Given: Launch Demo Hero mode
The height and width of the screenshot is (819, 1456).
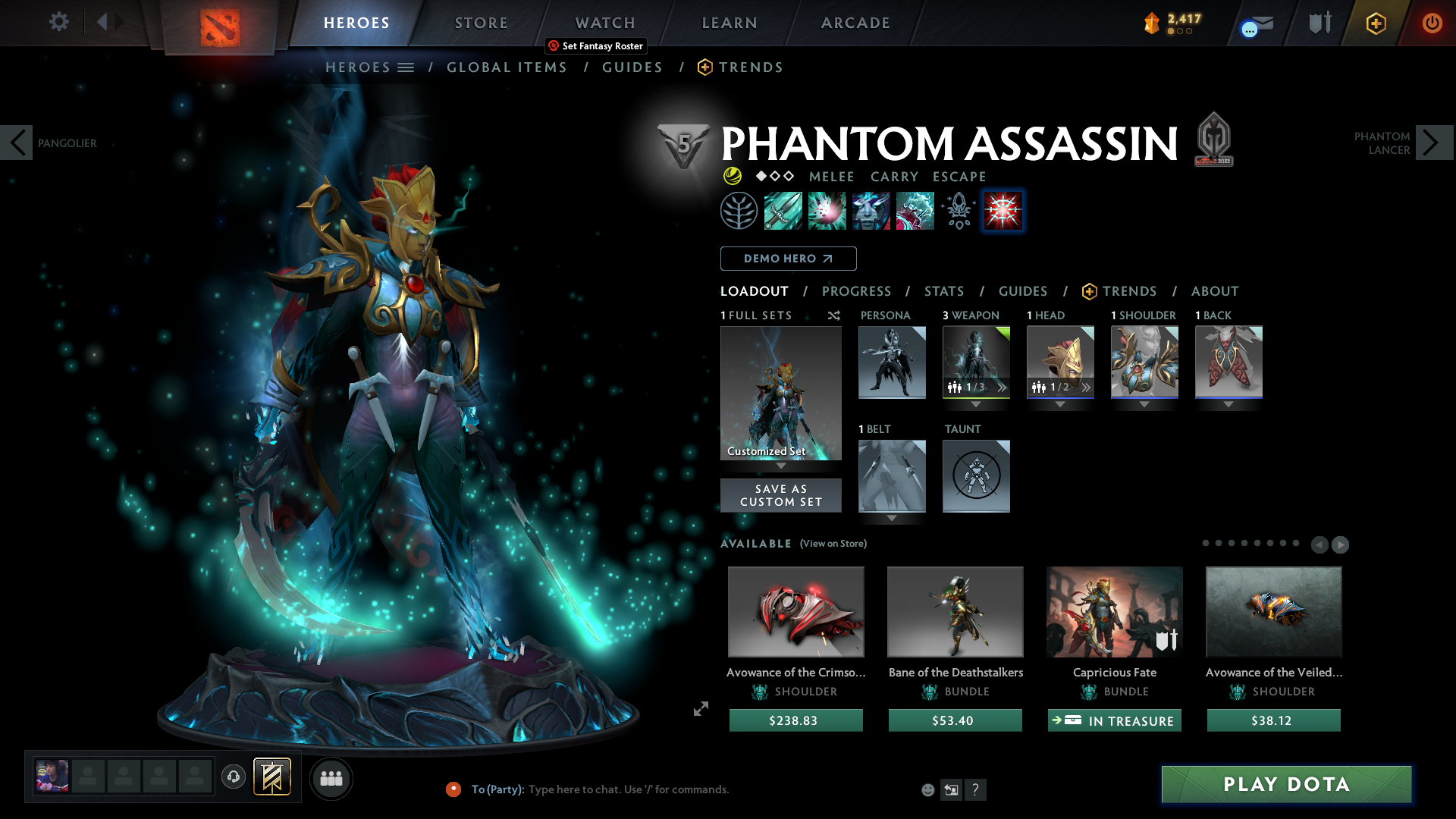Looking at the screenshot, I should (788, 259).
